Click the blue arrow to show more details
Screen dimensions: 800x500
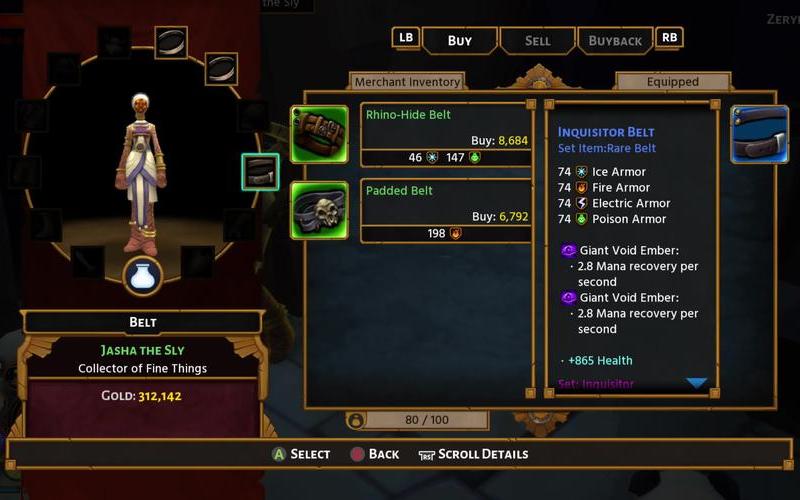point(697,383)
